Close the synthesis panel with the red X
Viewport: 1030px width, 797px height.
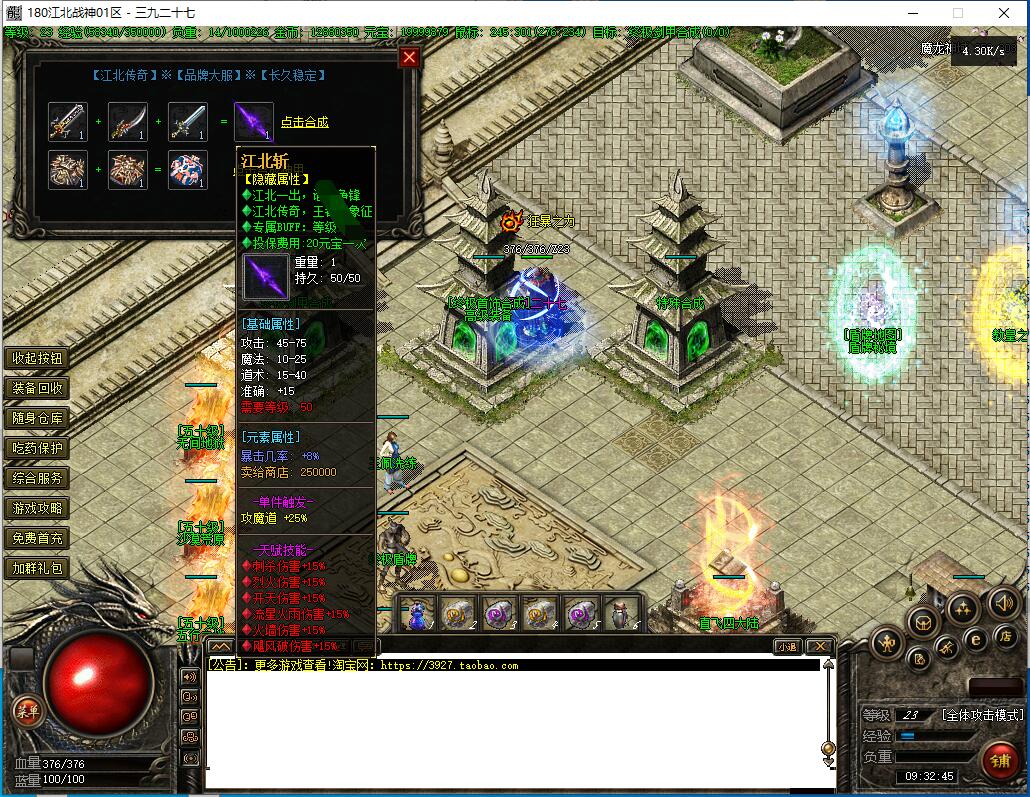pyautogui.click(x=409, y=57)
